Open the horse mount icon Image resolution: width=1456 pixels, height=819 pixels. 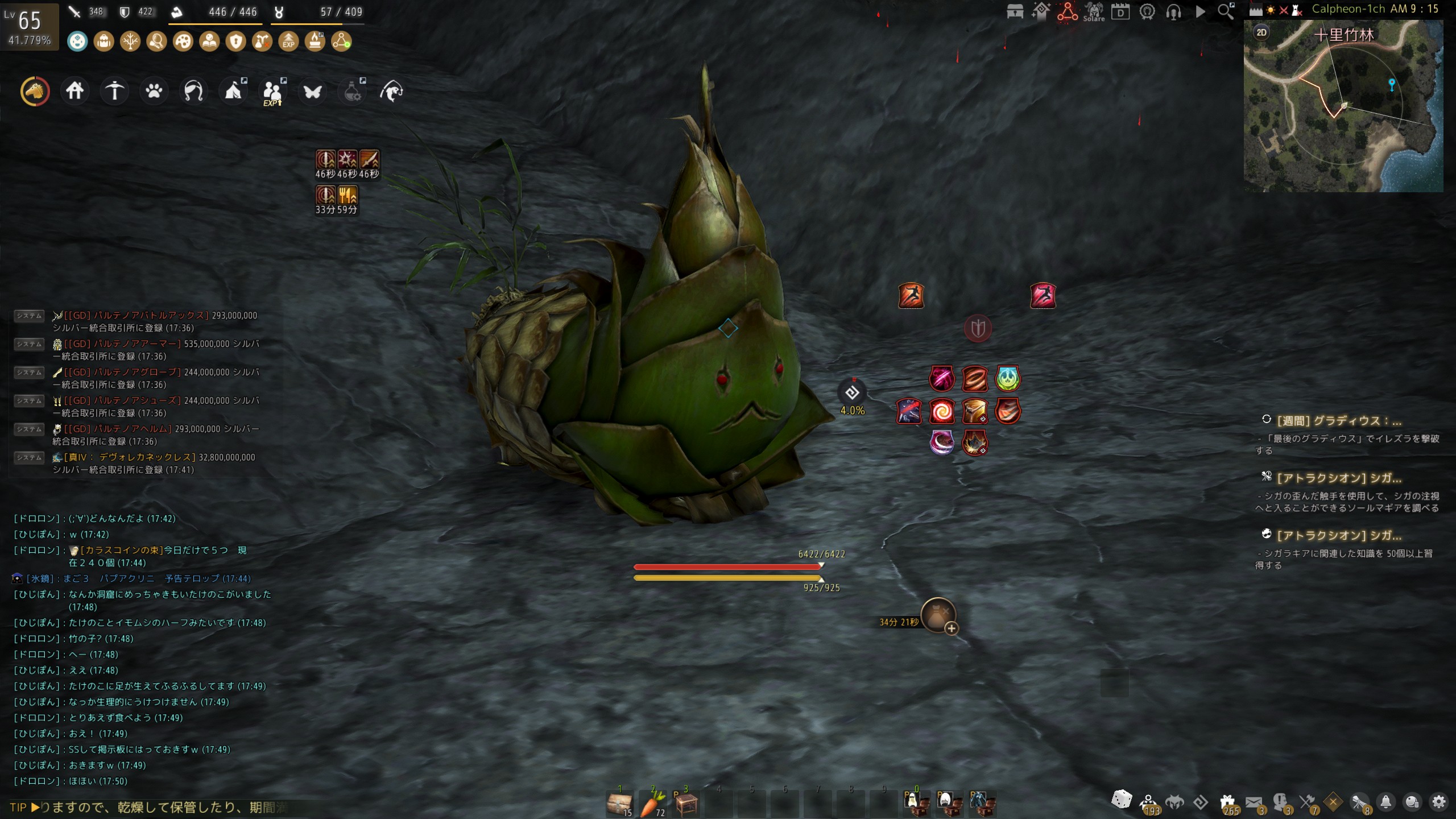(x=35, y=91)
